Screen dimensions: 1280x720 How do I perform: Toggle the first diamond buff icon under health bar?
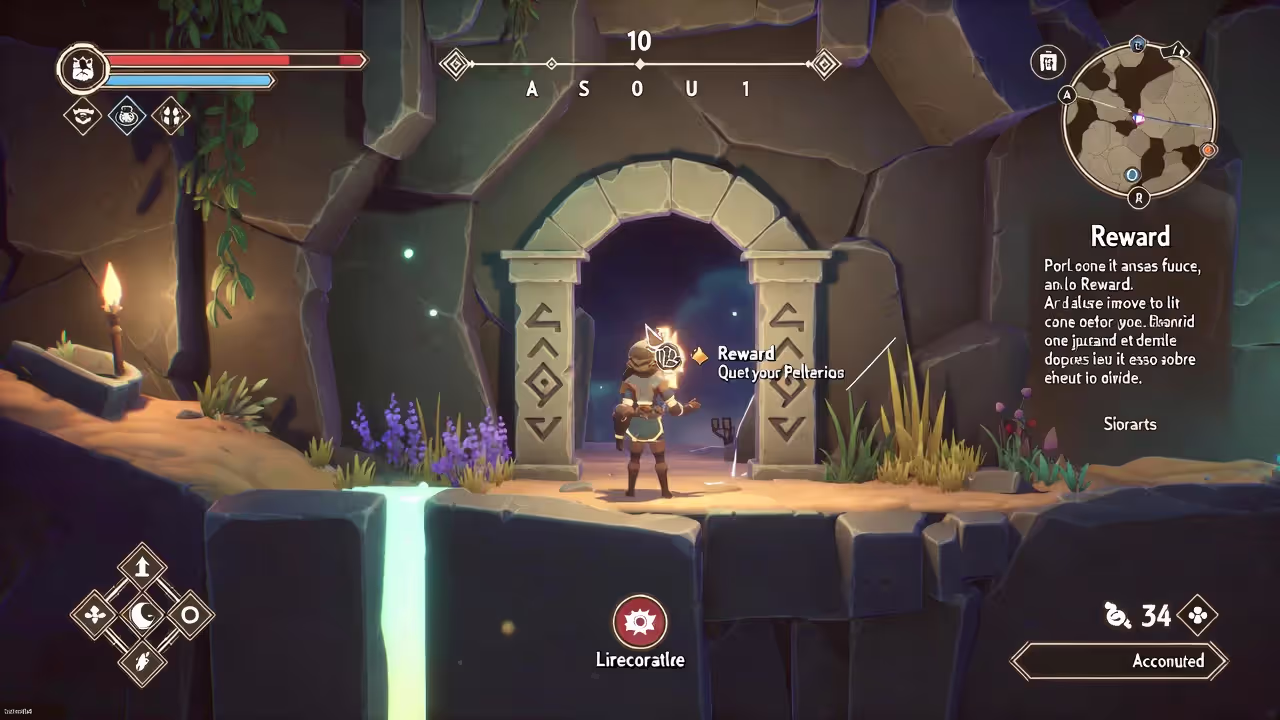82,117
